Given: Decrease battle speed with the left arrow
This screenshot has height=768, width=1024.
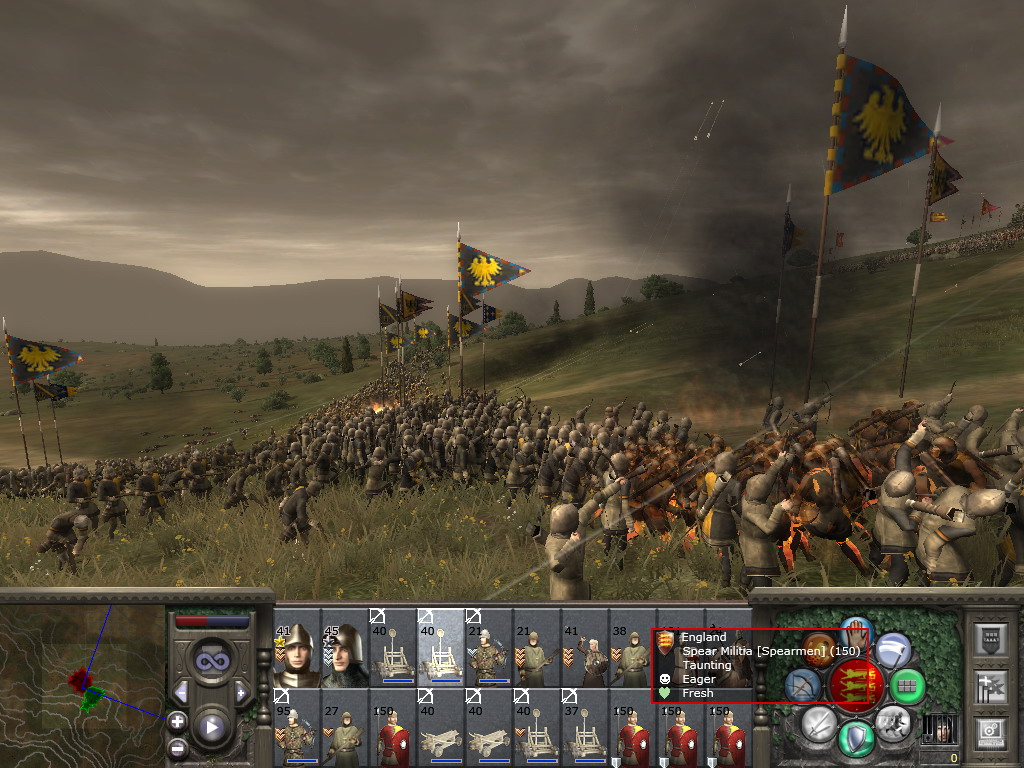Looking at the screenshot, I should [181, 692].
